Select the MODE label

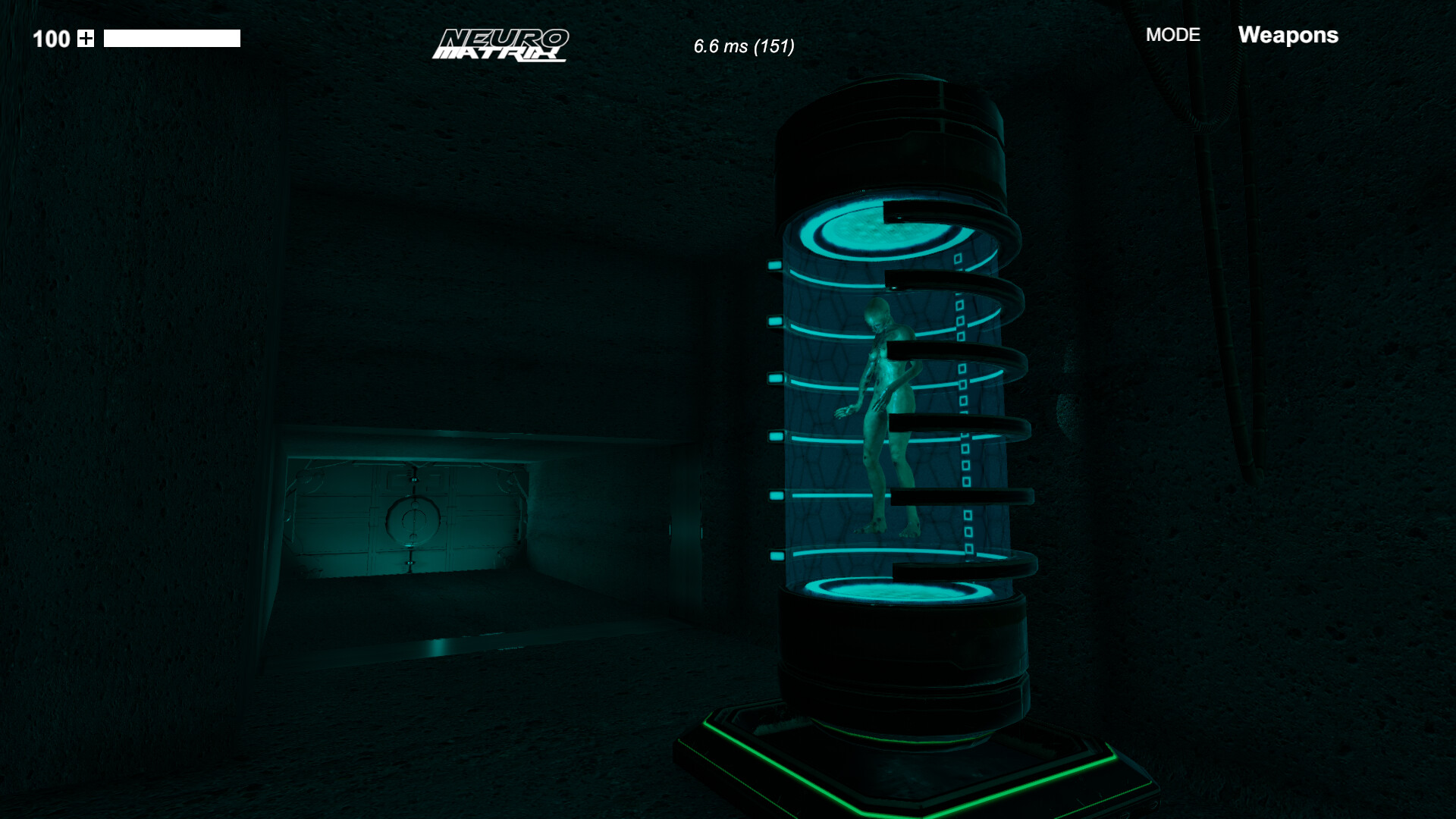pyautogui.click(x=1172, y=35)
